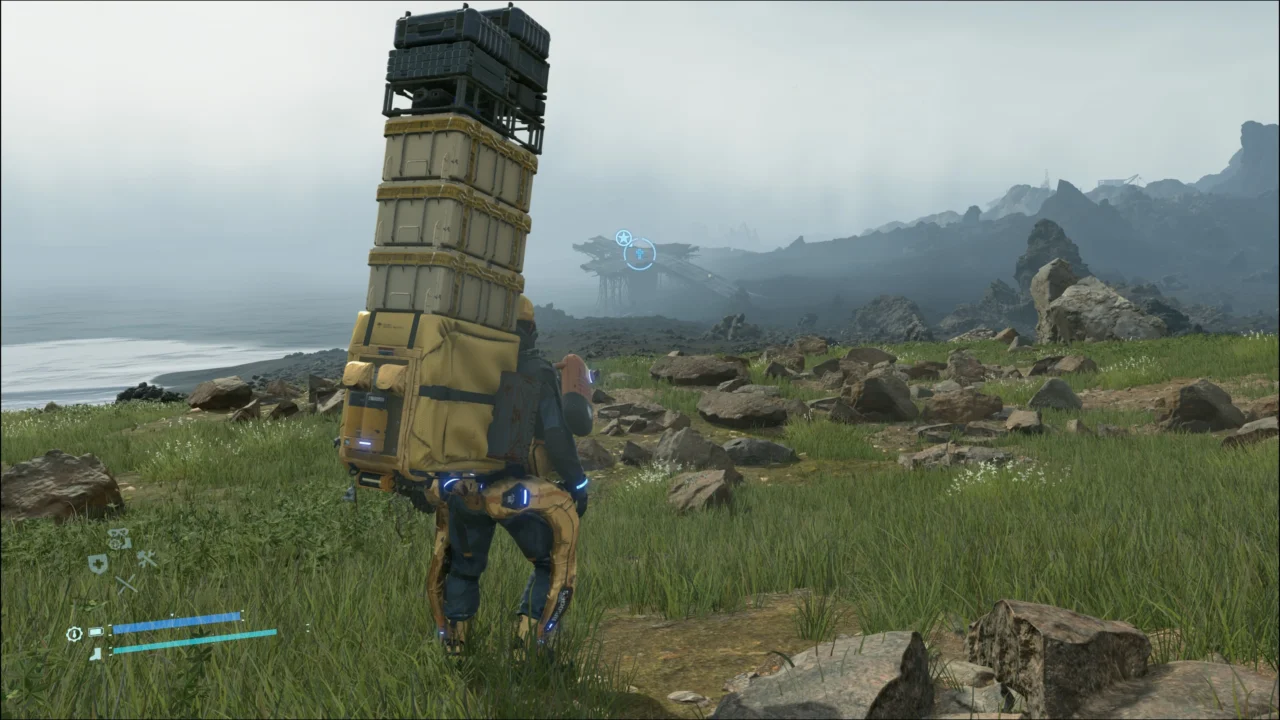
Task: Choose the crossed wrench tools icon
Action: coord(148,559)
